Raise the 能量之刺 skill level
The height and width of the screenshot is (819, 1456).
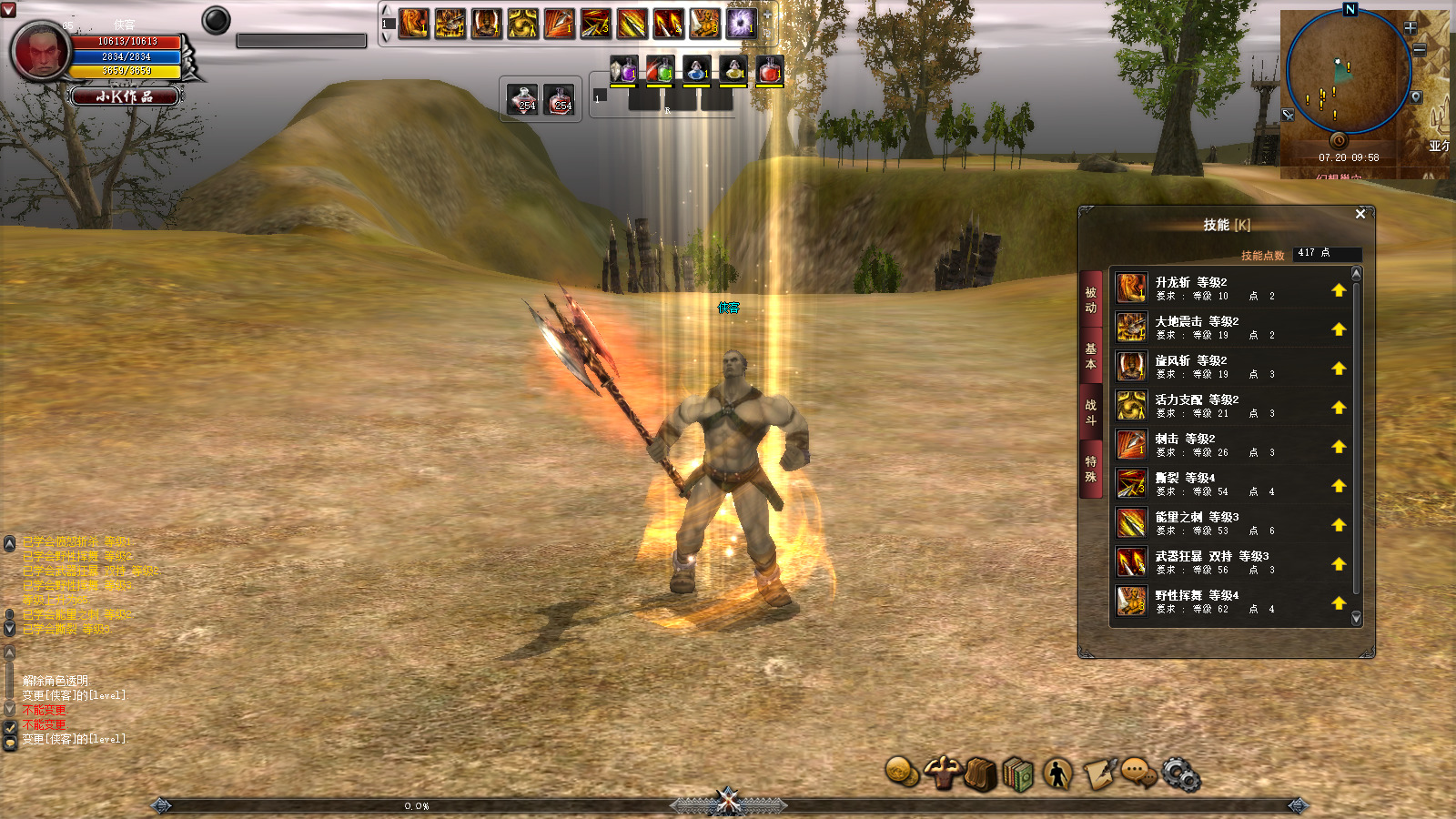point(1338,525)
